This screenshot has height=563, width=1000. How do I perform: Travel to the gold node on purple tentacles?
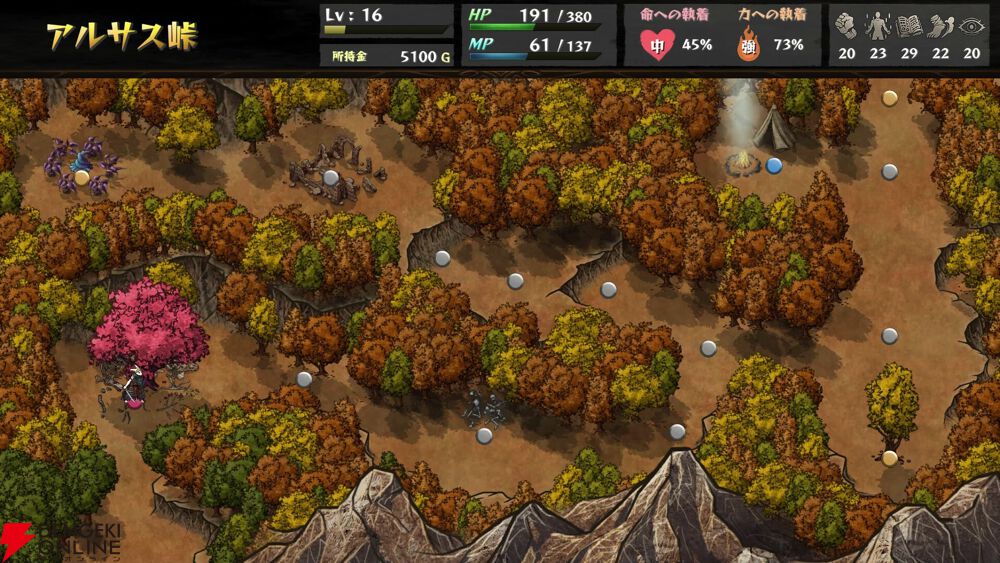82,177
